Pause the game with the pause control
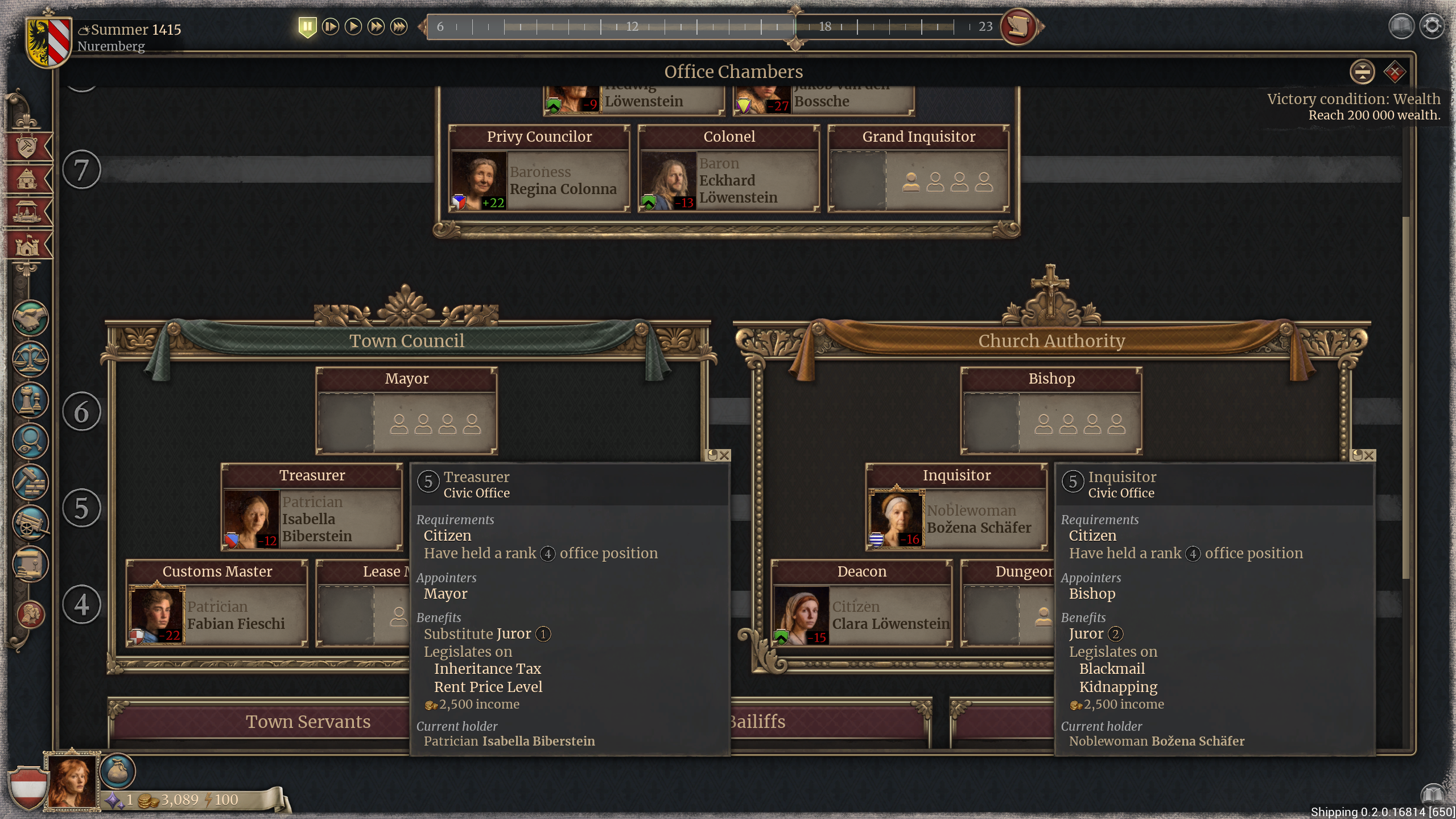Viewport: 1456px width, 819px height. pyautogui.click(x=308, y=26)
